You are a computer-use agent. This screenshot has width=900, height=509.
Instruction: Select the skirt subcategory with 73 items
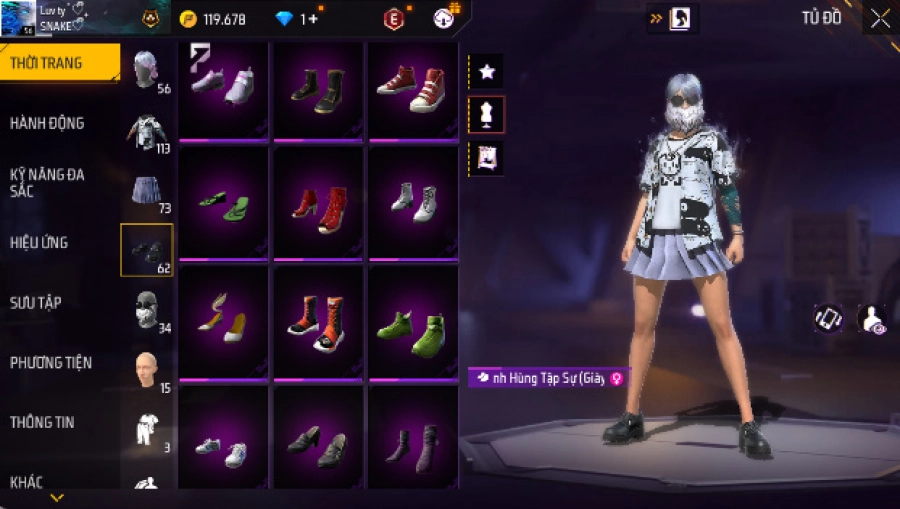[146, 190]
